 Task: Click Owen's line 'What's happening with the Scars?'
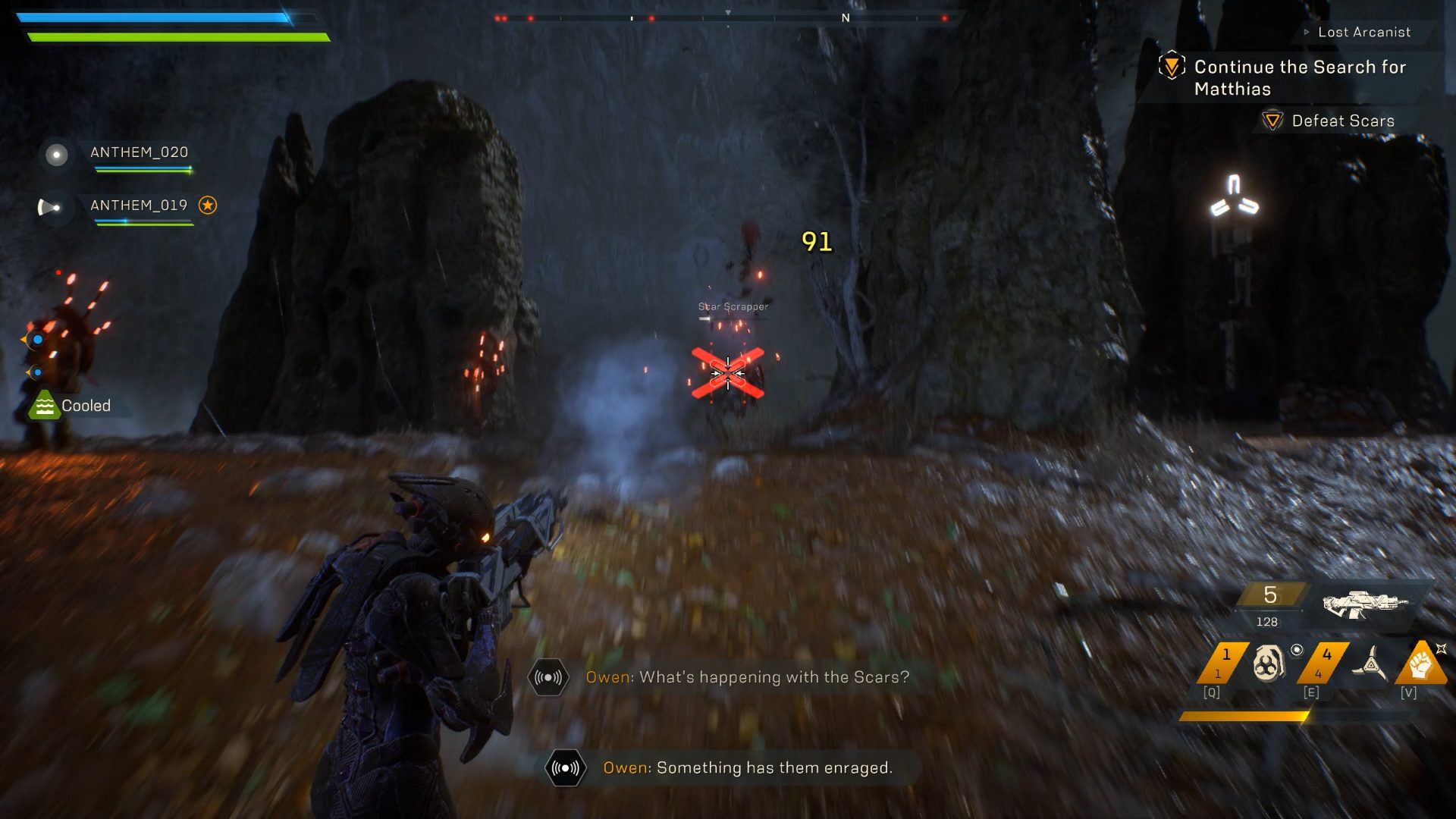tap(745, 677)
